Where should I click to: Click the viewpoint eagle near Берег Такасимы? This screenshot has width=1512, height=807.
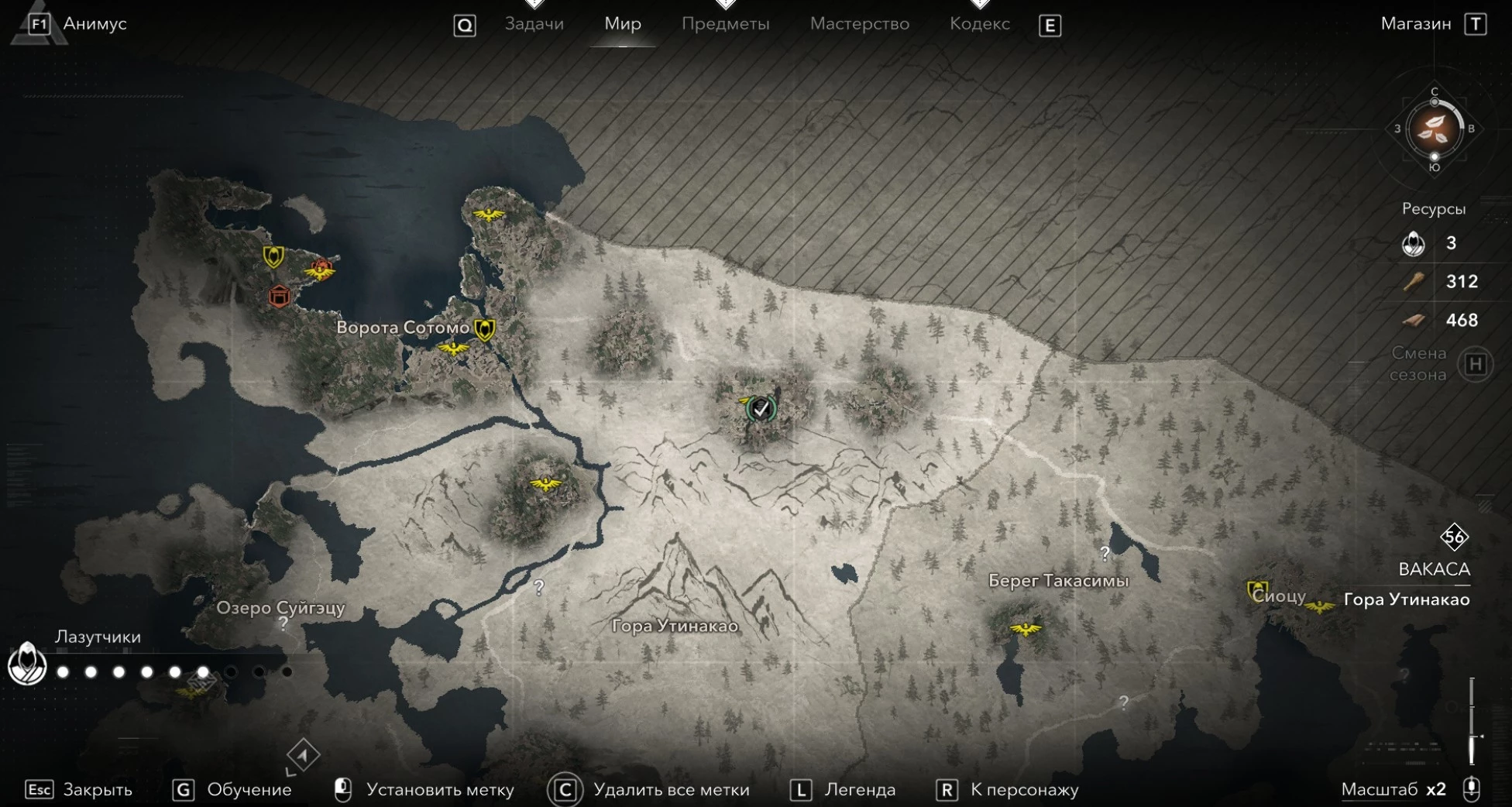point(1025,629)
